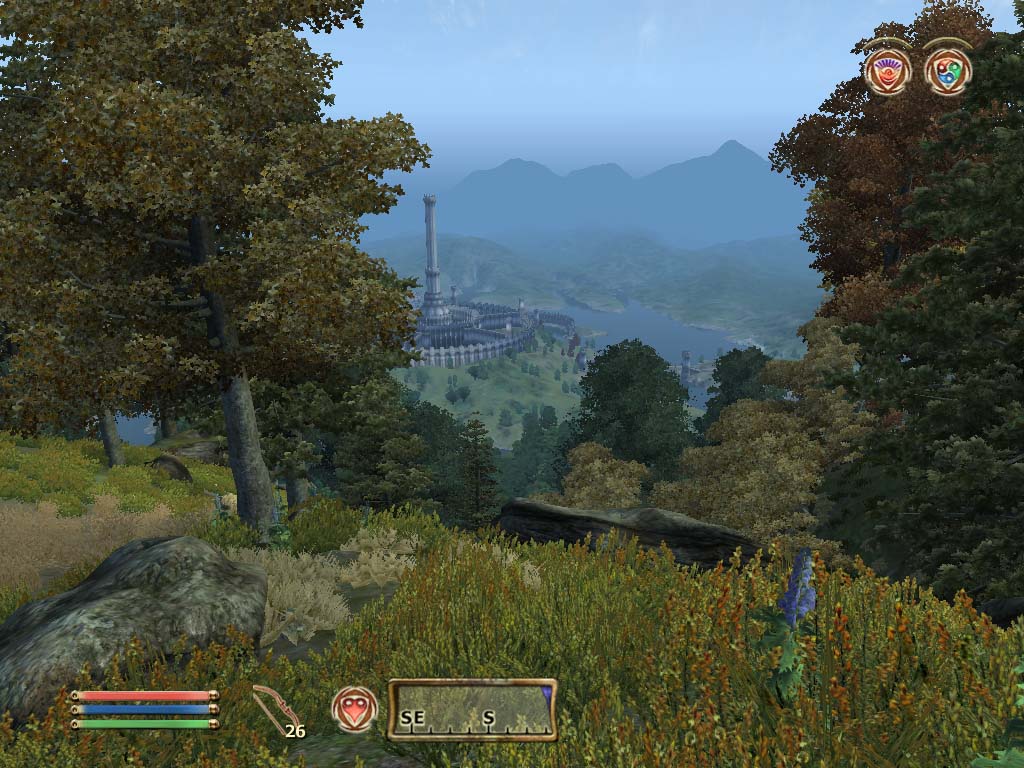
Task: Click the compass bar showing SE and S
Action: click(472, 710)
